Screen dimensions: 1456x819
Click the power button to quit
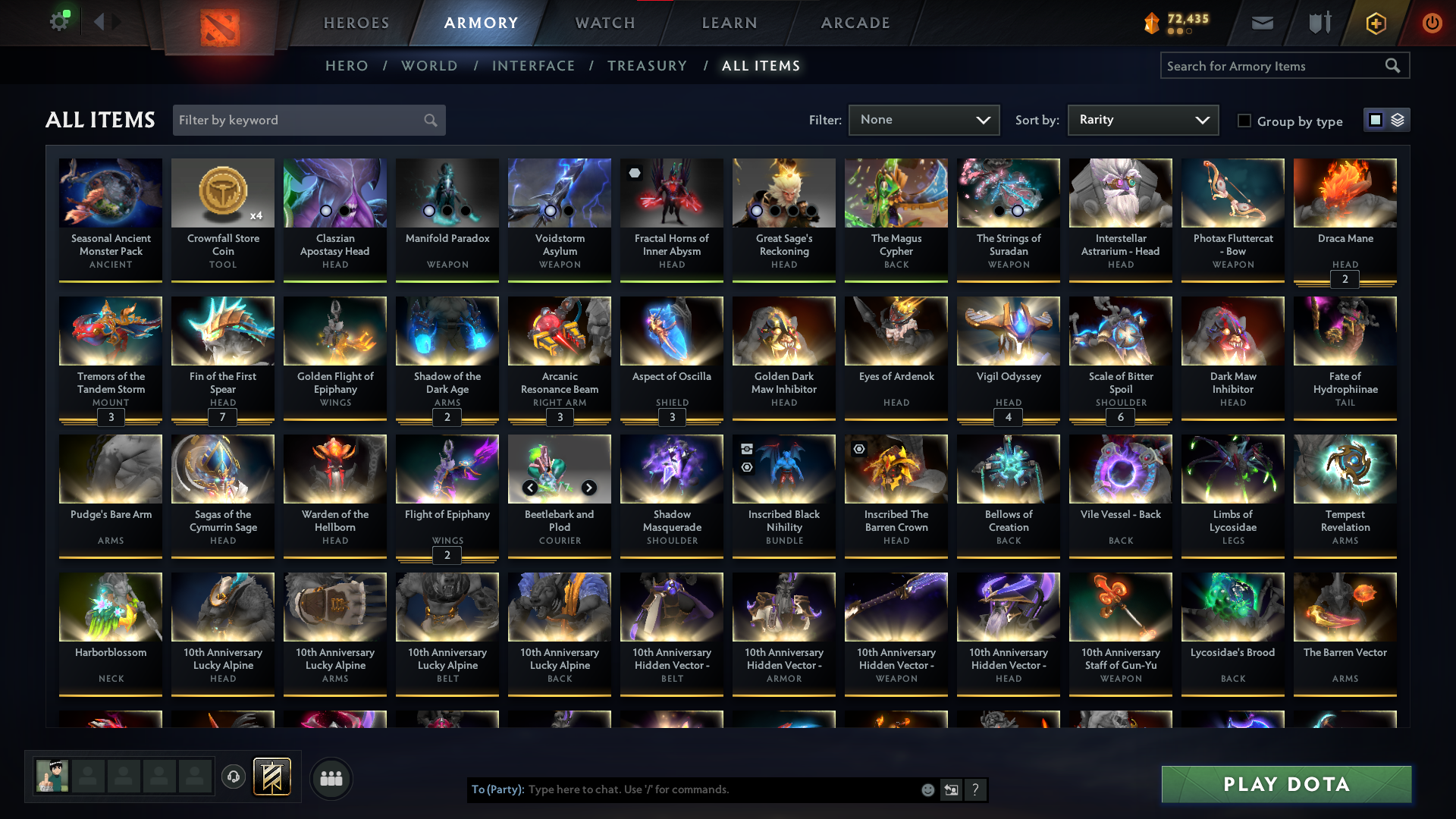click(1432, 23)
